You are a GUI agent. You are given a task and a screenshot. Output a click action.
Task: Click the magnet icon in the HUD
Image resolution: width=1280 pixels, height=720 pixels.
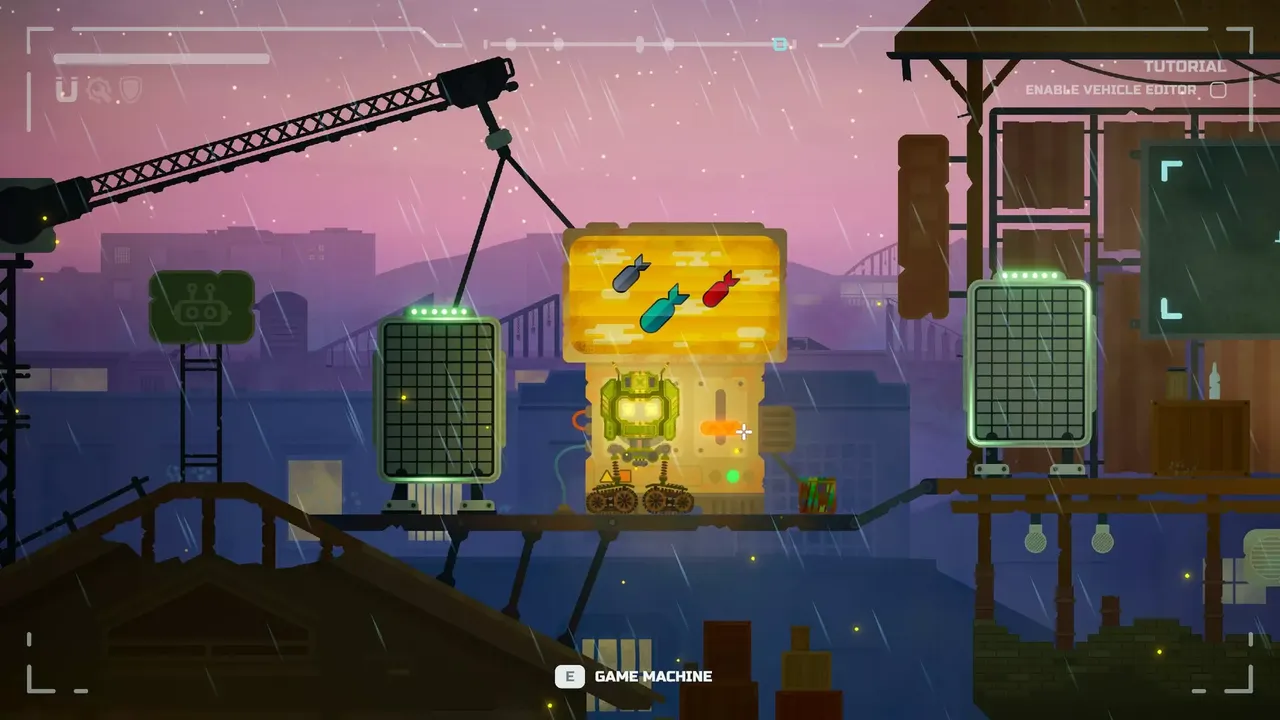click(x=65, y=89)
